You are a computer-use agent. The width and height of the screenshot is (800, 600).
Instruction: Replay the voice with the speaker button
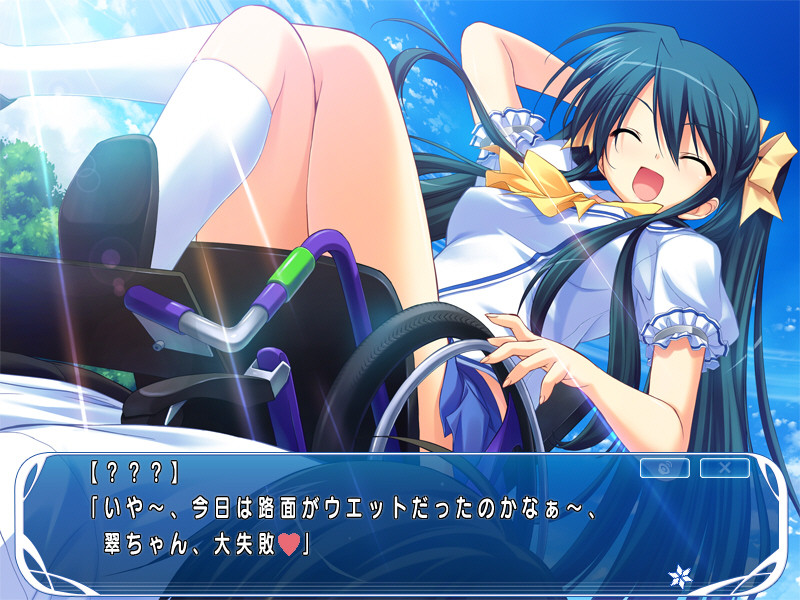click(x=663, y=467)
